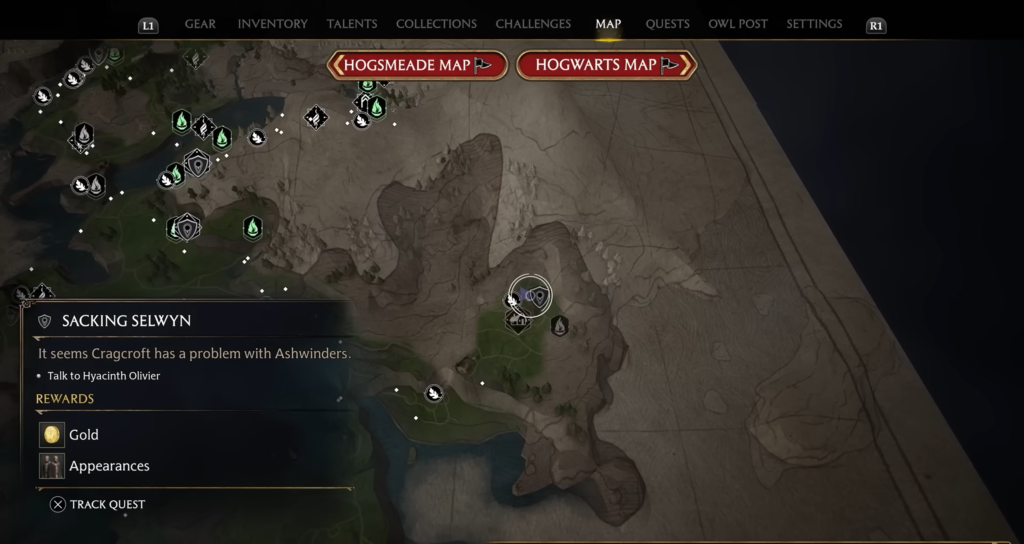1024x544 pixels.
Task: Switch to the Gear tab
Action: 200,24
